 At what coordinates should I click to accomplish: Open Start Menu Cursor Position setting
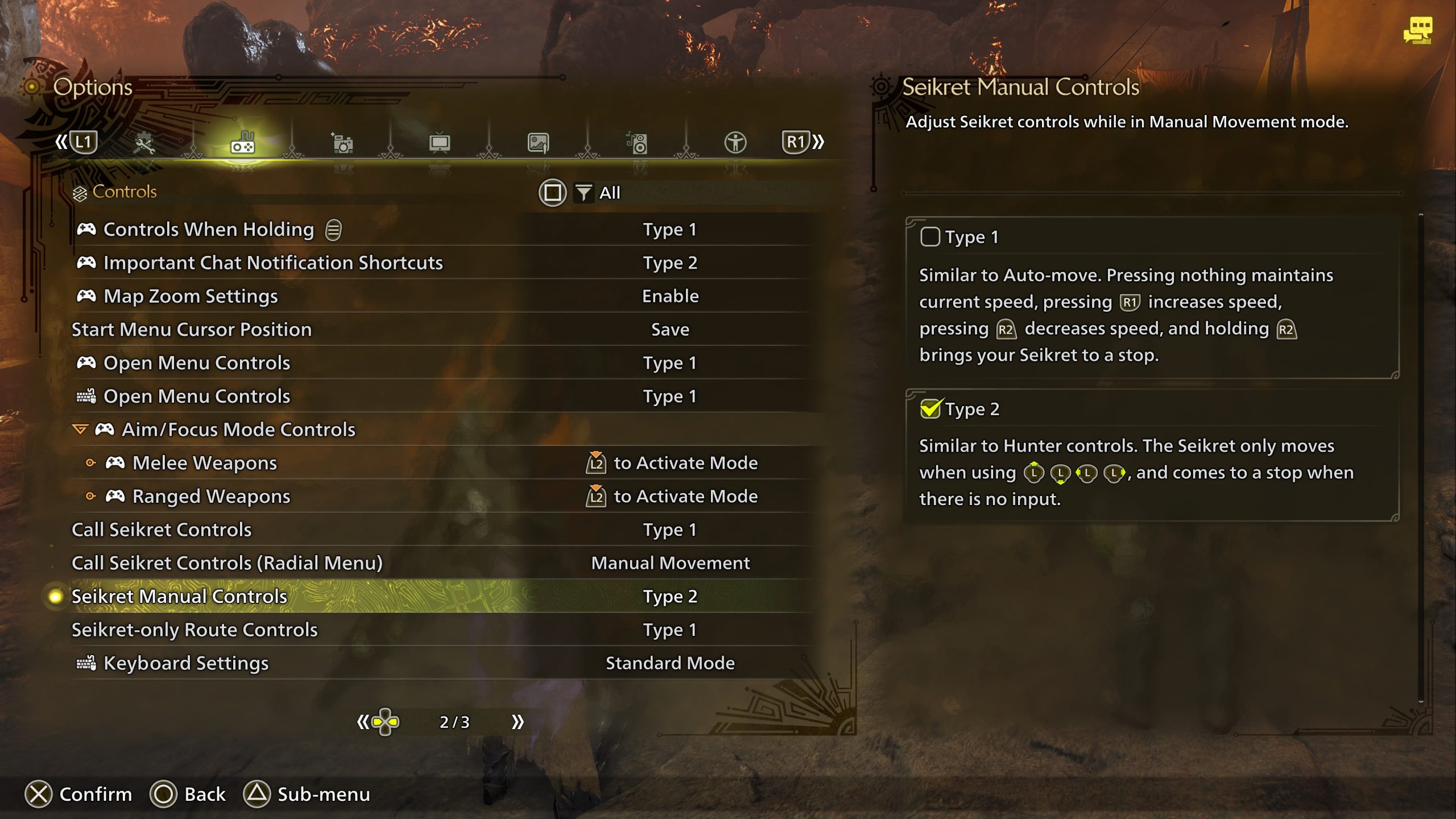(x=191, y=329)
